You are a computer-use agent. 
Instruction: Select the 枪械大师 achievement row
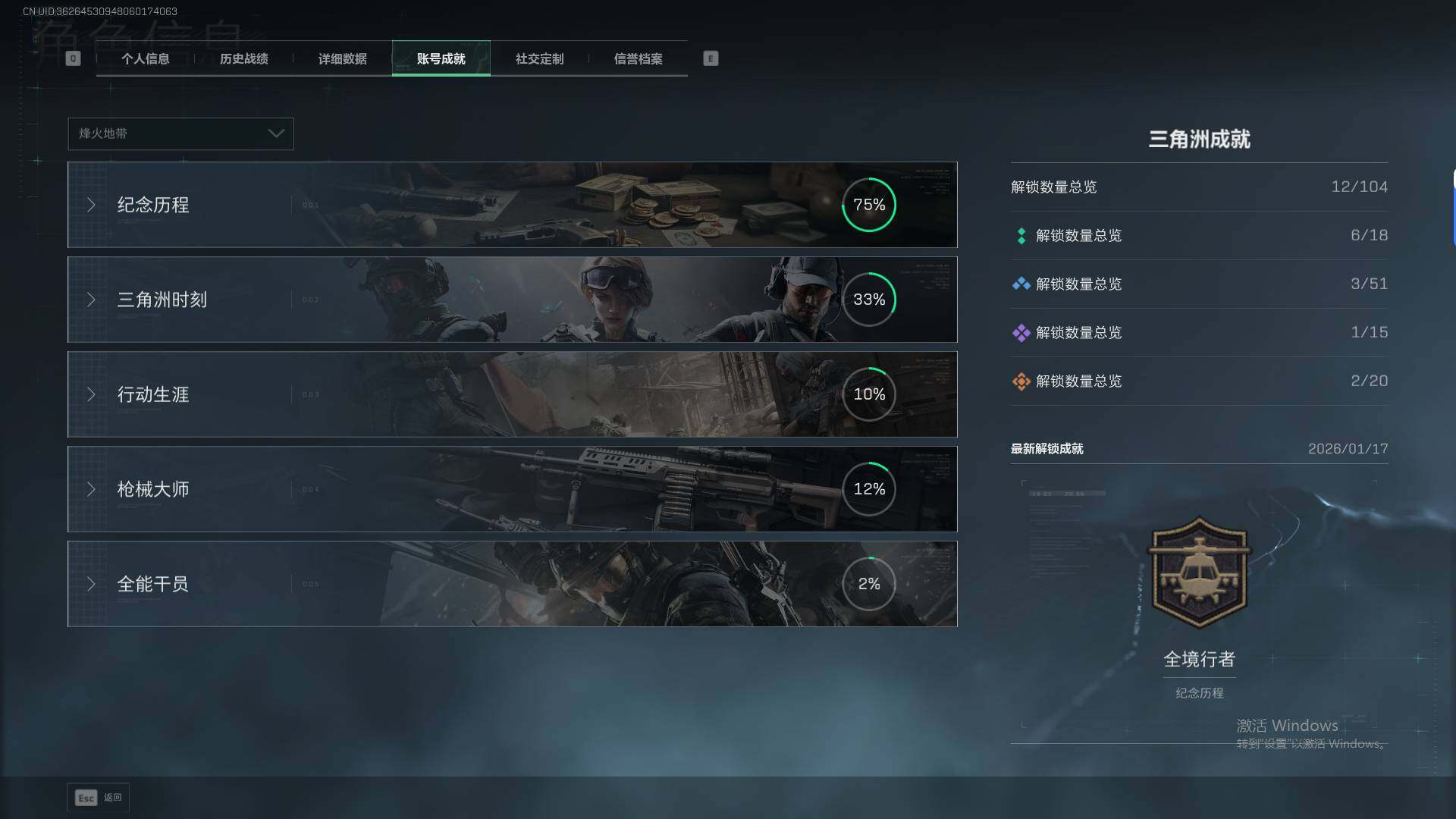512,489
